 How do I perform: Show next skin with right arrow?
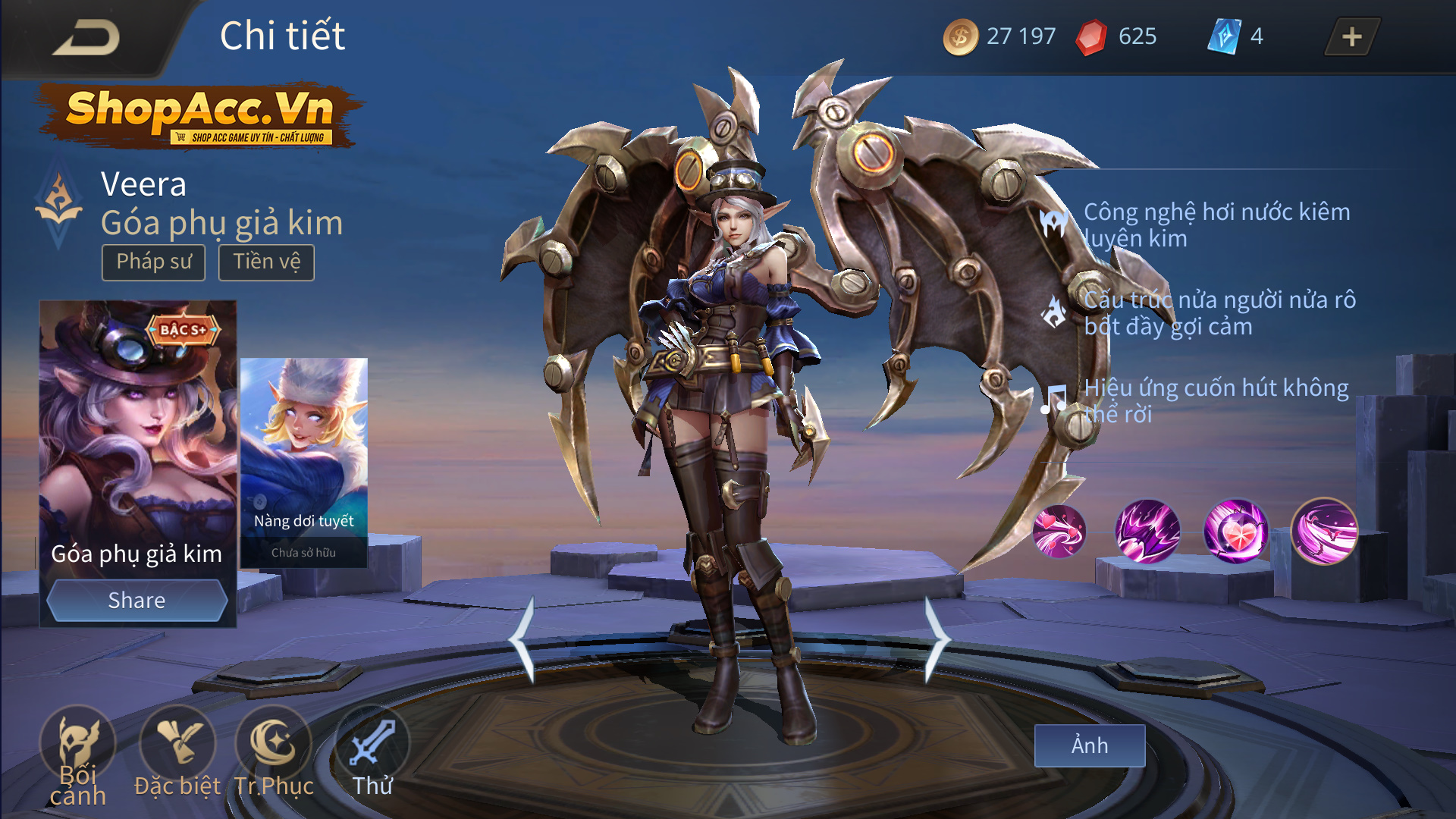tap(937, 639)
